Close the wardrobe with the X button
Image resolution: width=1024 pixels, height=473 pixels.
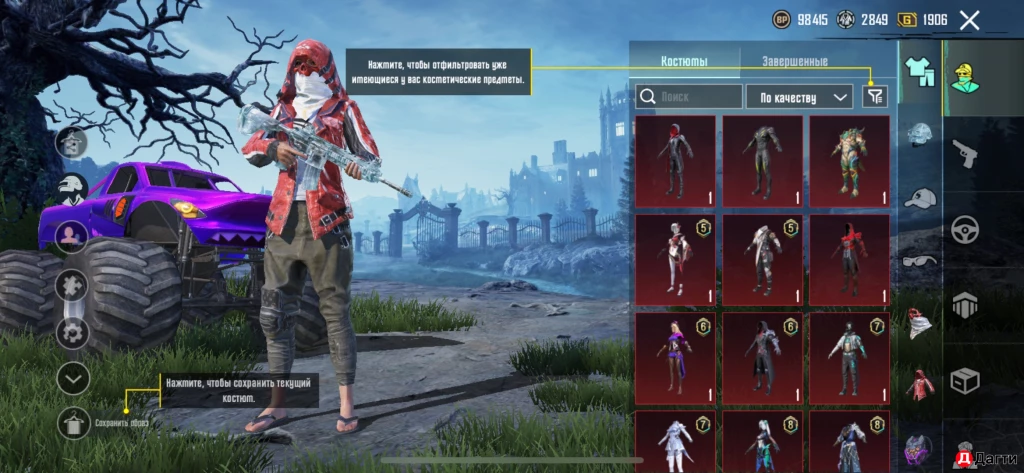pos(969,20)
